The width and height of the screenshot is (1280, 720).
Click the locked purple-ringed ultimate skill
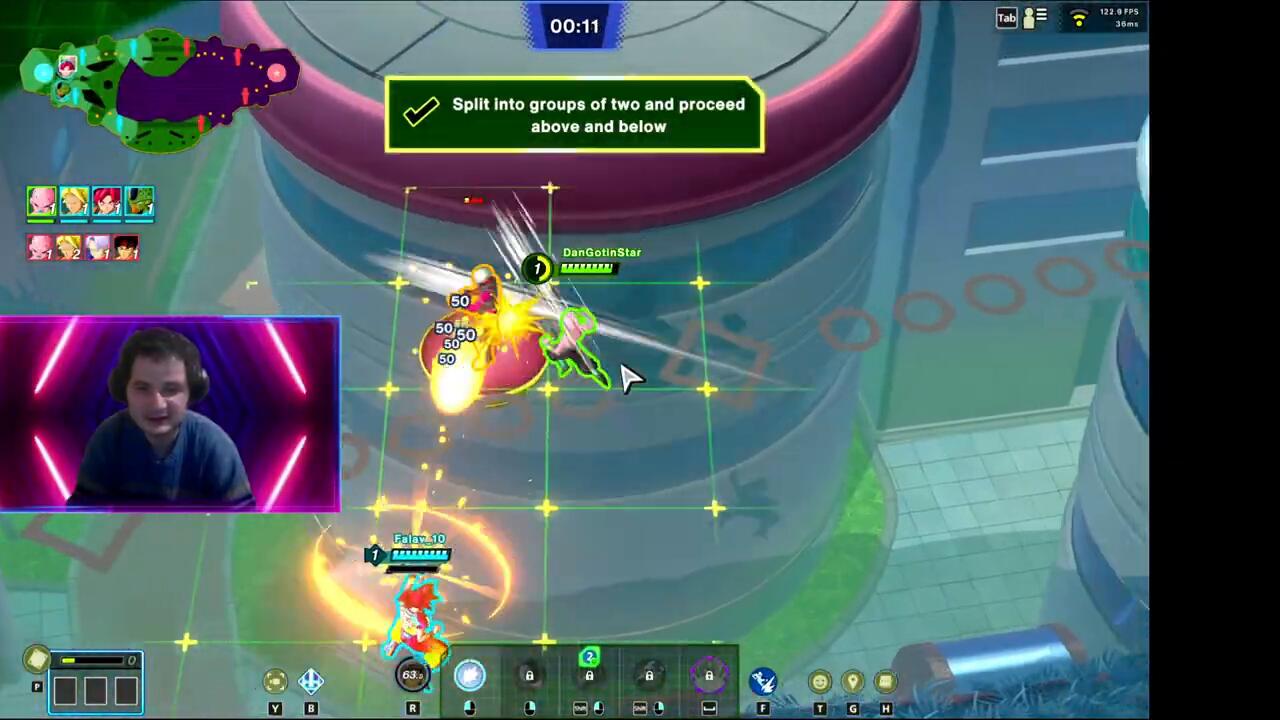pos(709,677)
